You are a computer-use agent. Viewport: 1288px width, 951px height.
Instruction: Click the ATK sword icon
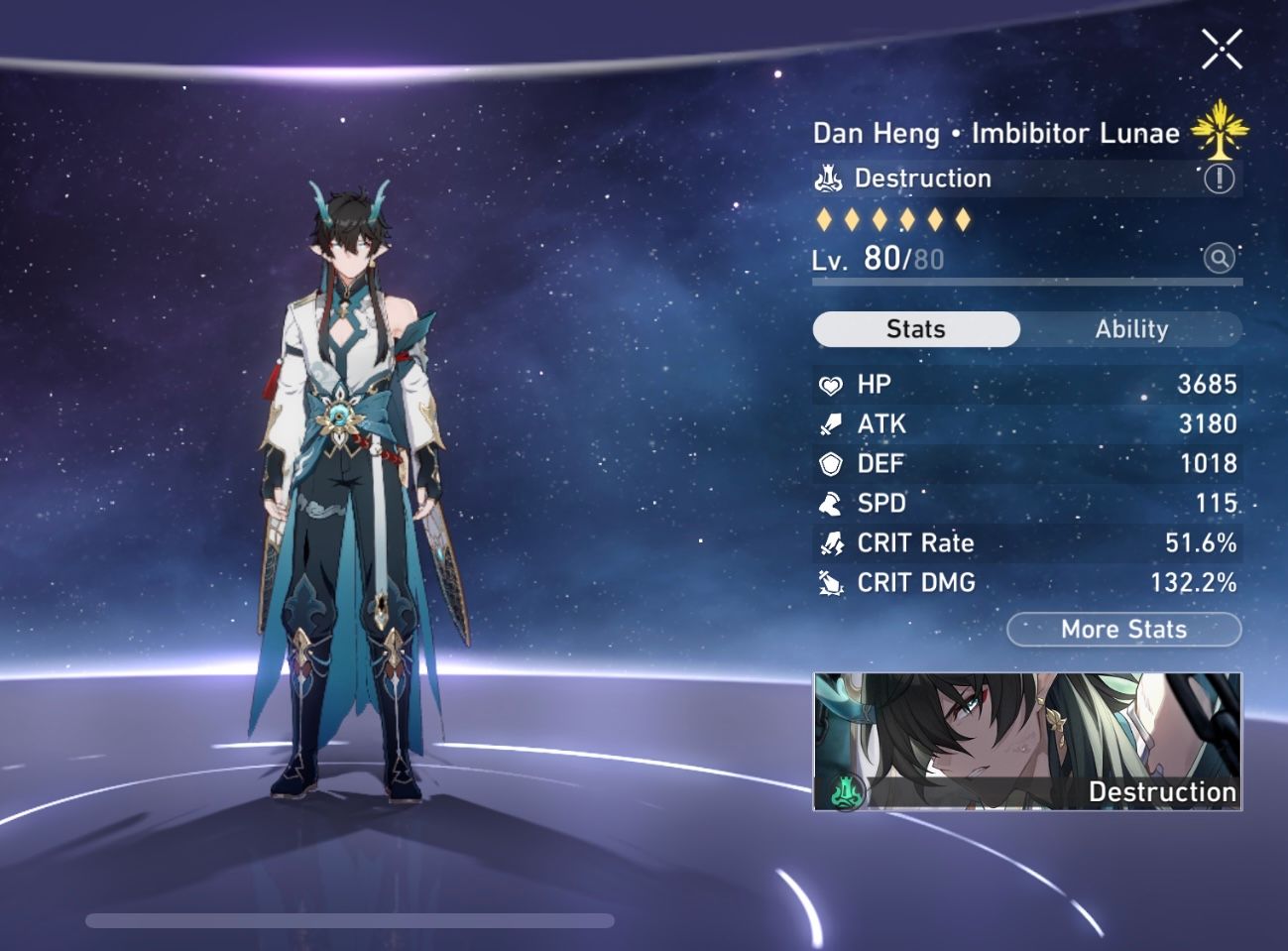coord(831,423)
